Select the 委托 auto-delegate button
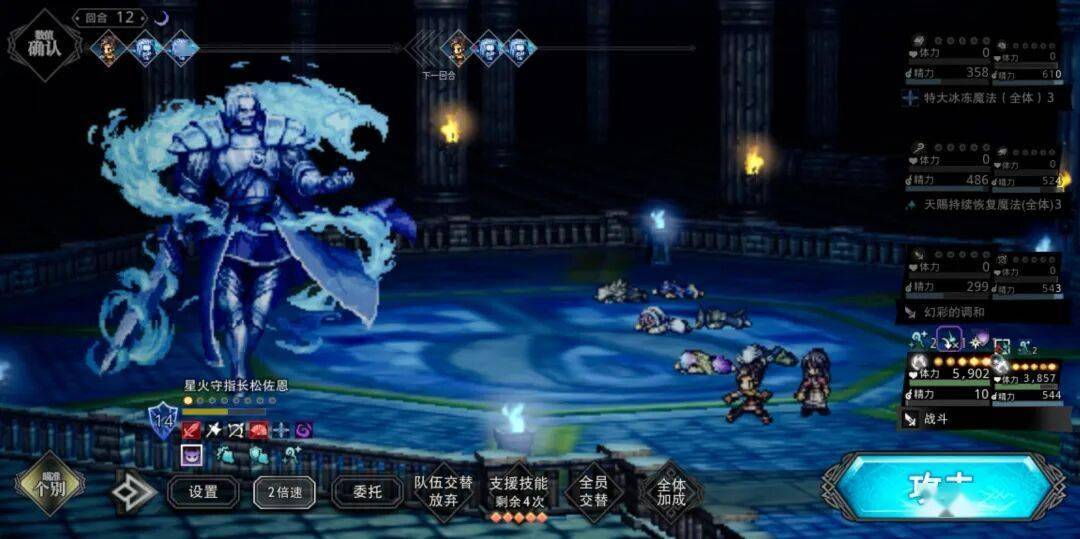 pyautogui.click(x=366, y=492)
